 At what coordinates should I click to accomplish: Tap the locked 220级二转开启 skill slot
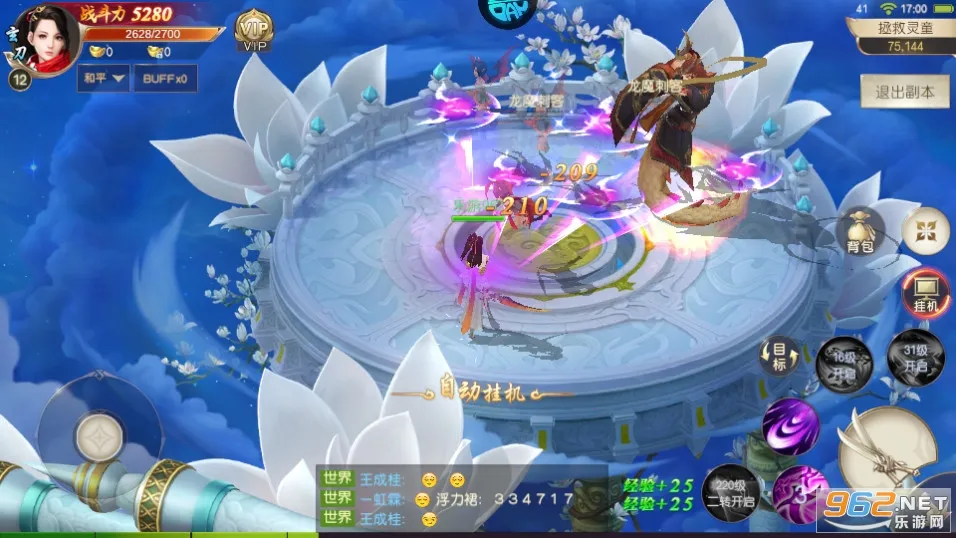(730, 487)
